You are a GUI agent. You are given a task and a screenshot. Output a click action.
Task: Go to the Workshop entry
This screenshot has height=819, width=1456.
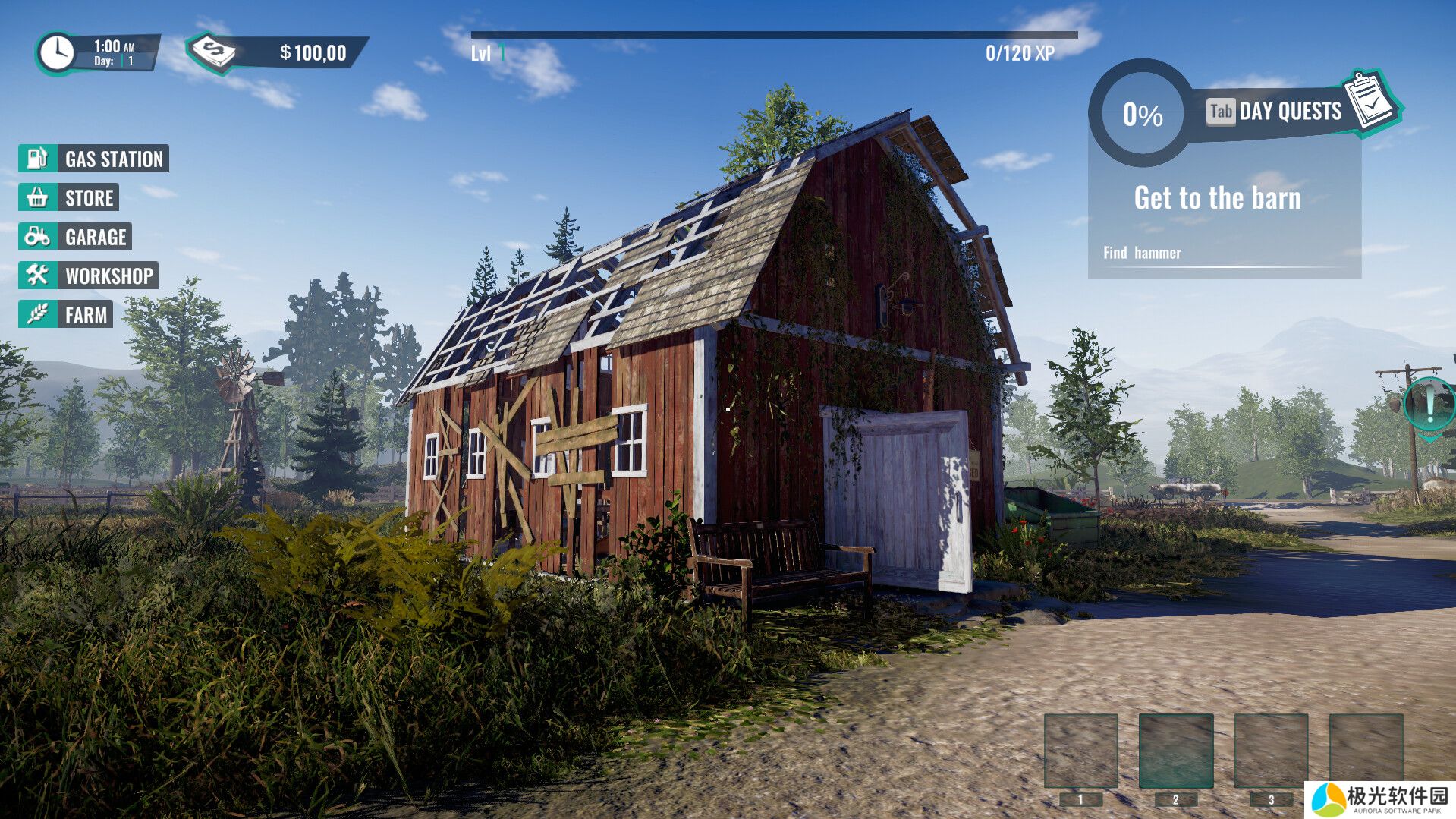88,276
